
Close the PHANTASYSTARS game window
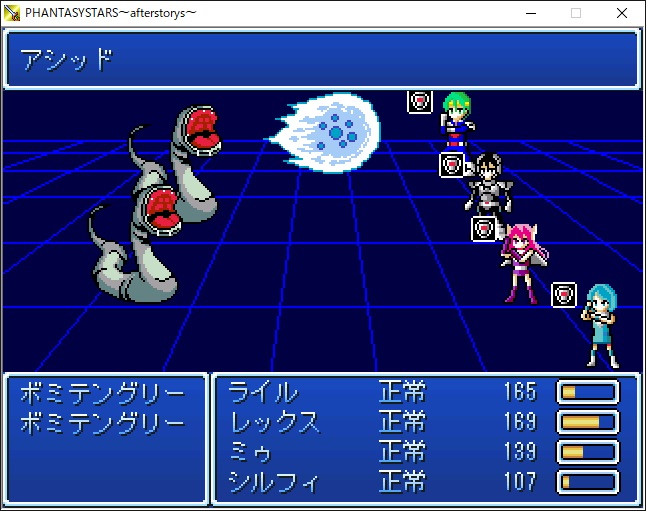click(x=622, y=13)
